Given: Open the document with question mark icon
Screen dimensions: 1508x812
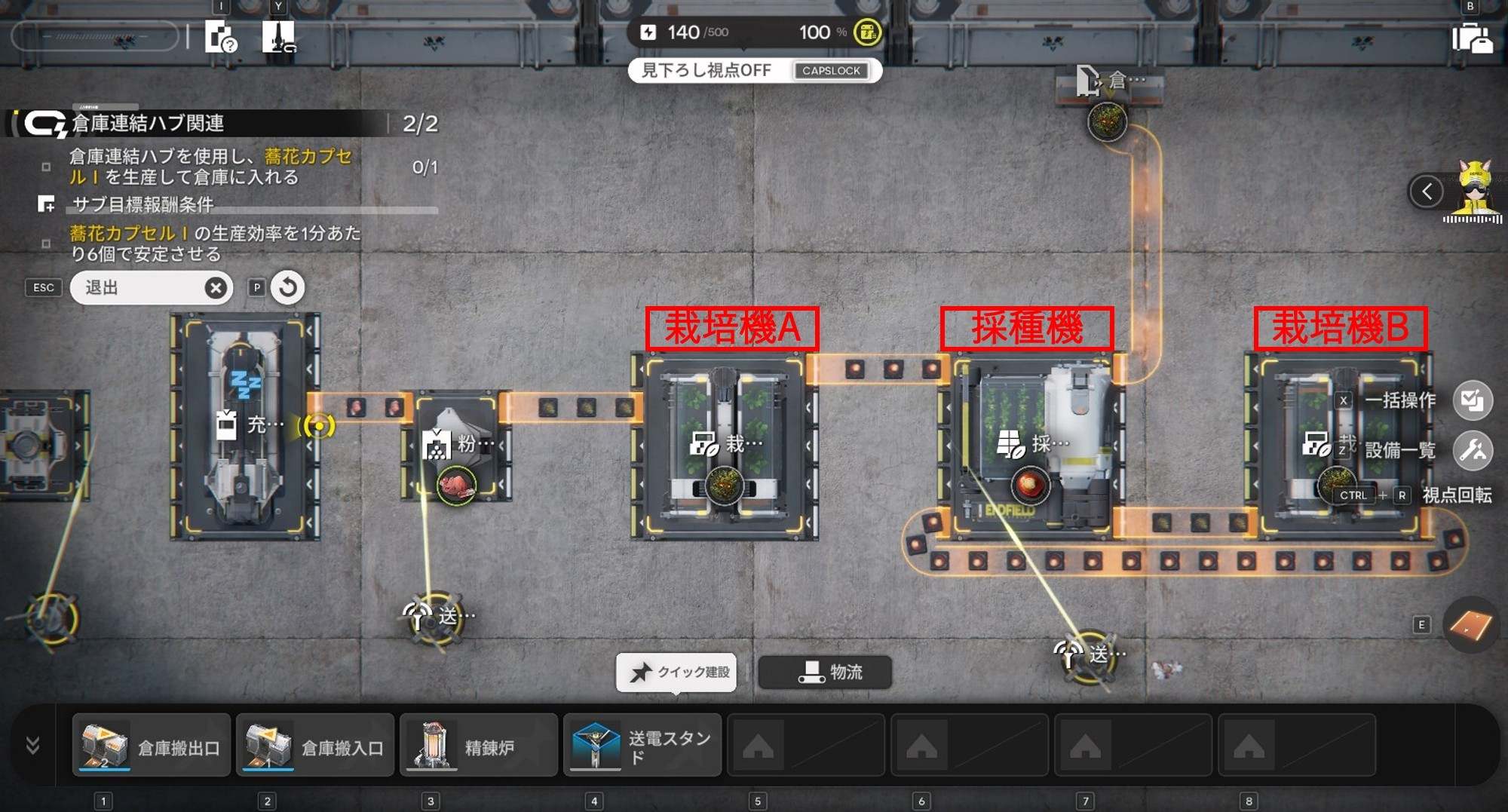Looking at the screenshot, I should (x=221, y=36).
